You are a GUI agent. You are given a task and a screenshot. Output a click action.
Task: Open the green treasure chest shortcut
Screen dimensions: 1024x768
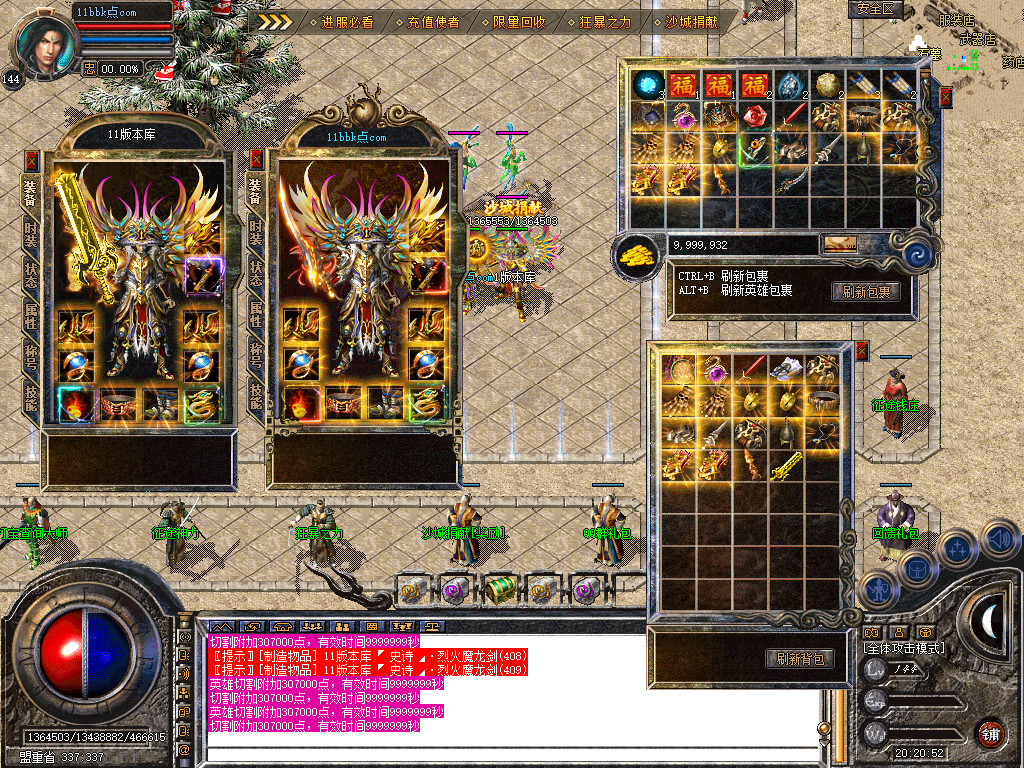pos(499,589)
